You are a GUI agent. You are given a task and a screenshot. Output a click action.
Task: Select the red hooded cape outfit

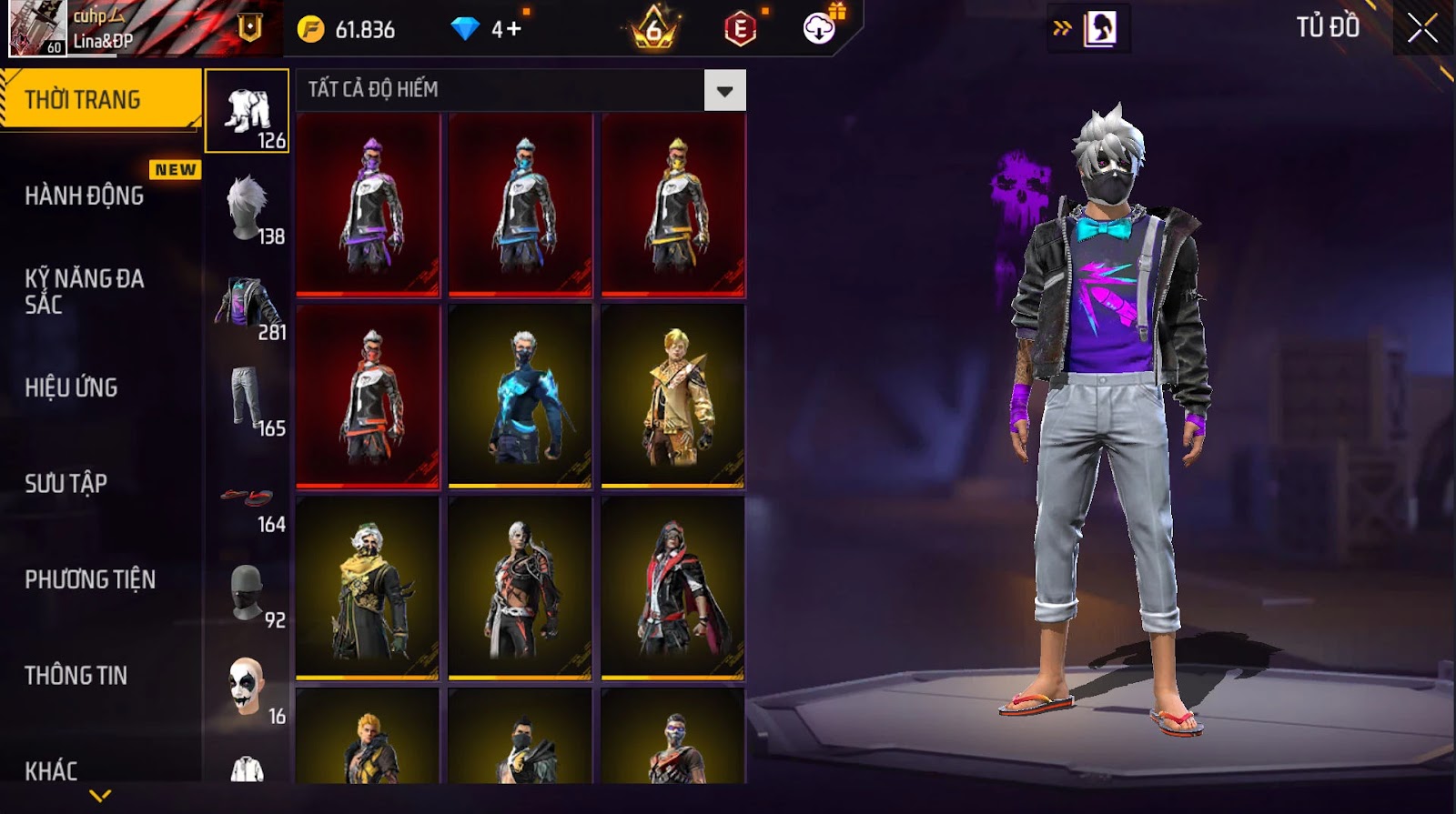(x=673, y=588)
